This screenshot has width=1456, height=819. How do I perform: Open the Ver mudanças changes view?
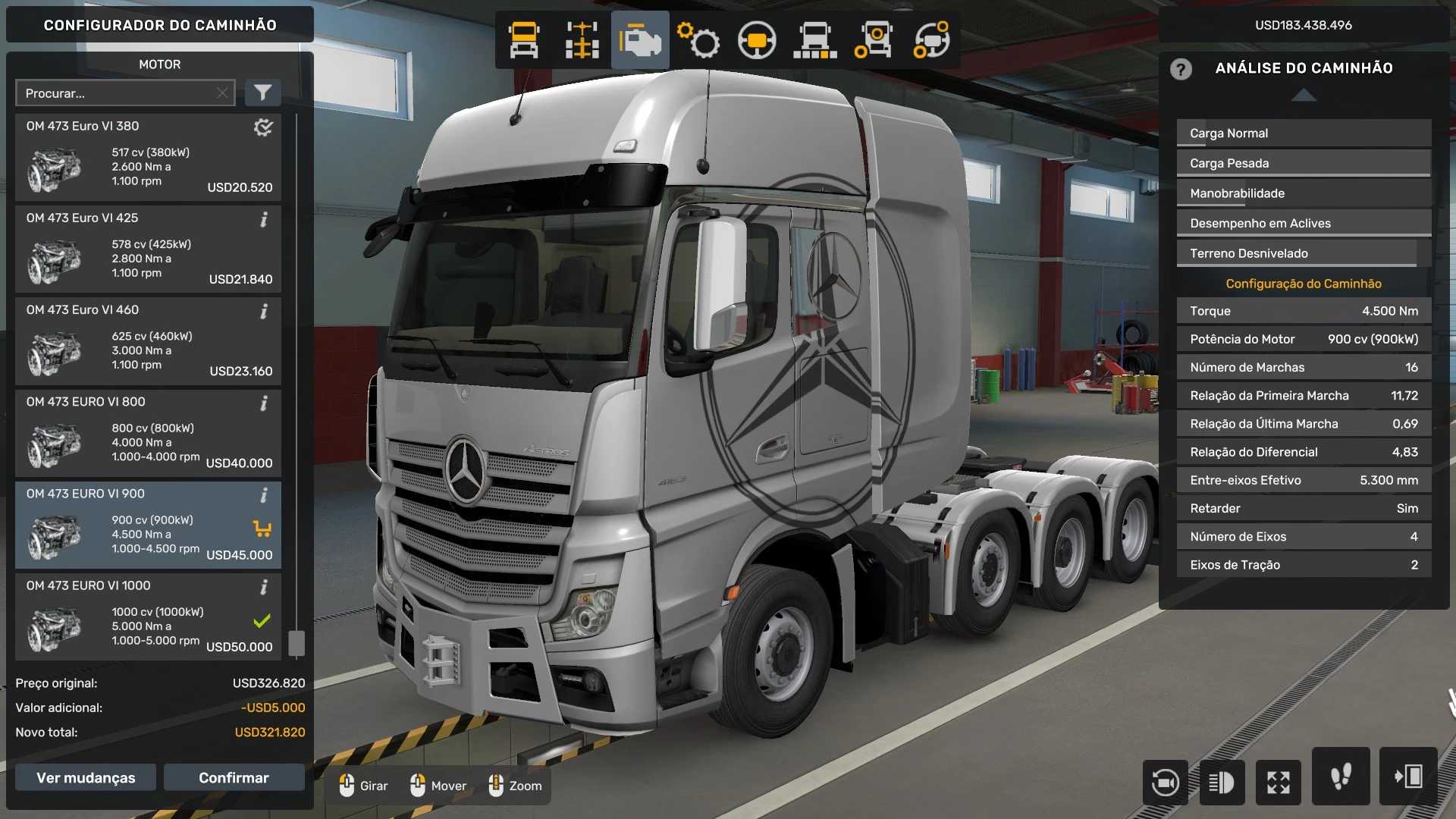pyautogui.click(x=86, y=777)
